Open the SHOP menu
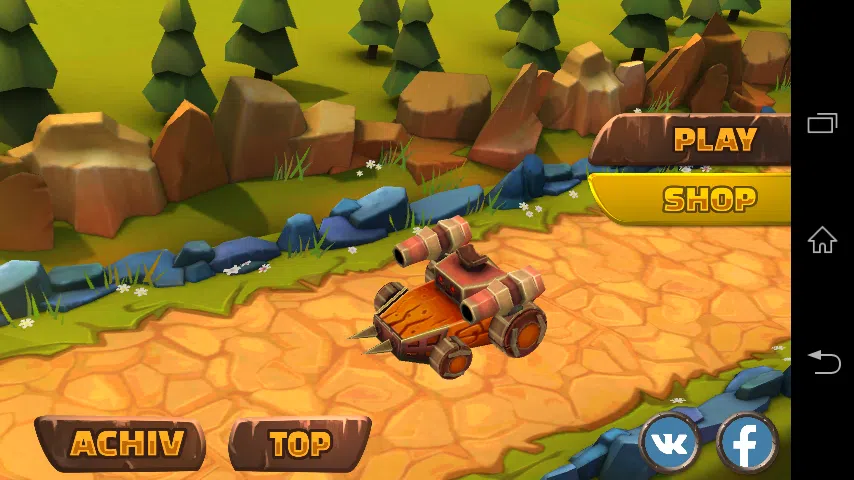This screenshot has width=854, height=480. (709, 199)
